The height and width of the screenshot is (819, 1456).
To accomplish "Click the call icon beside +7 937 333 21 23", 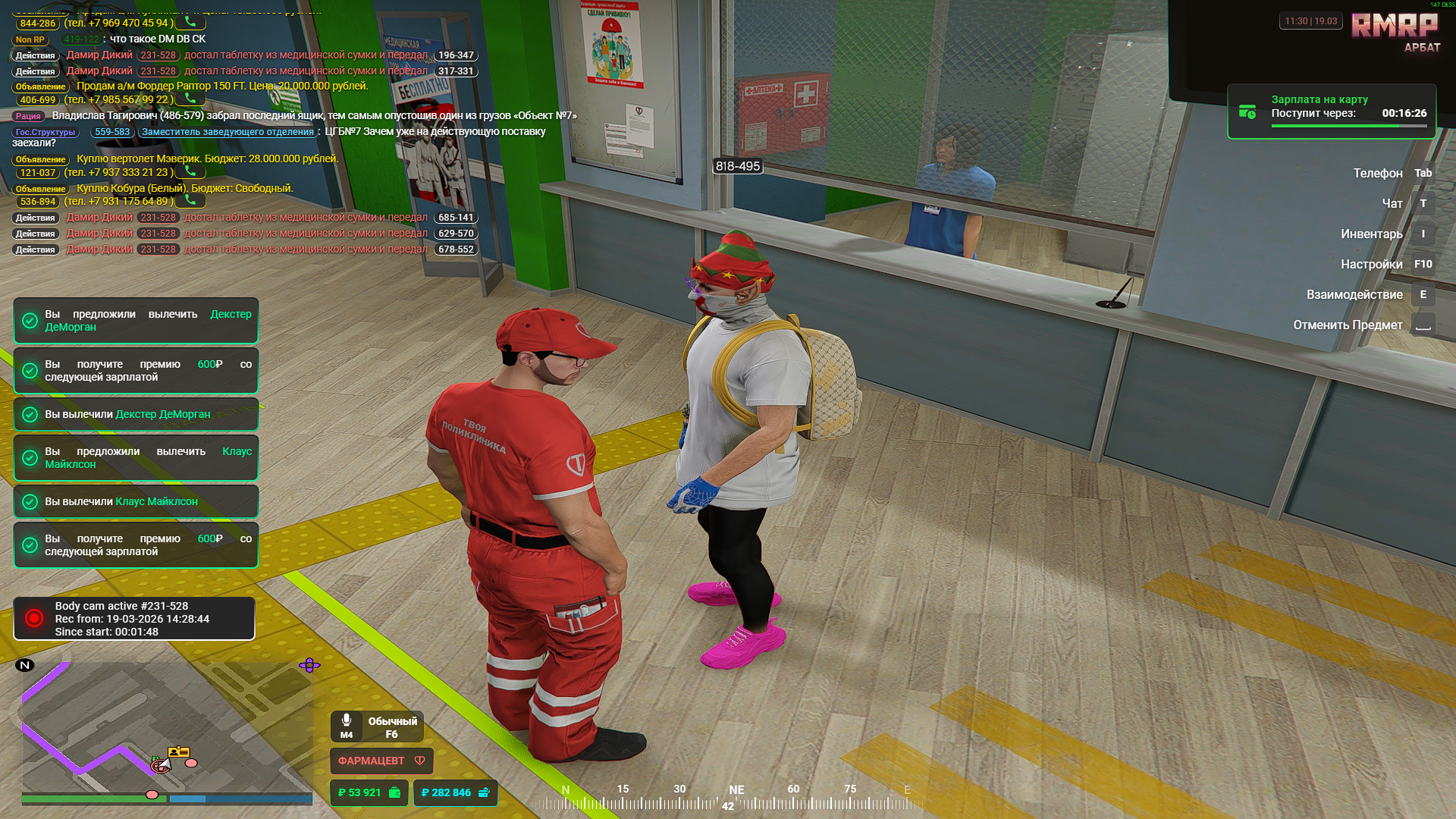I will click(x=190, y=171).
